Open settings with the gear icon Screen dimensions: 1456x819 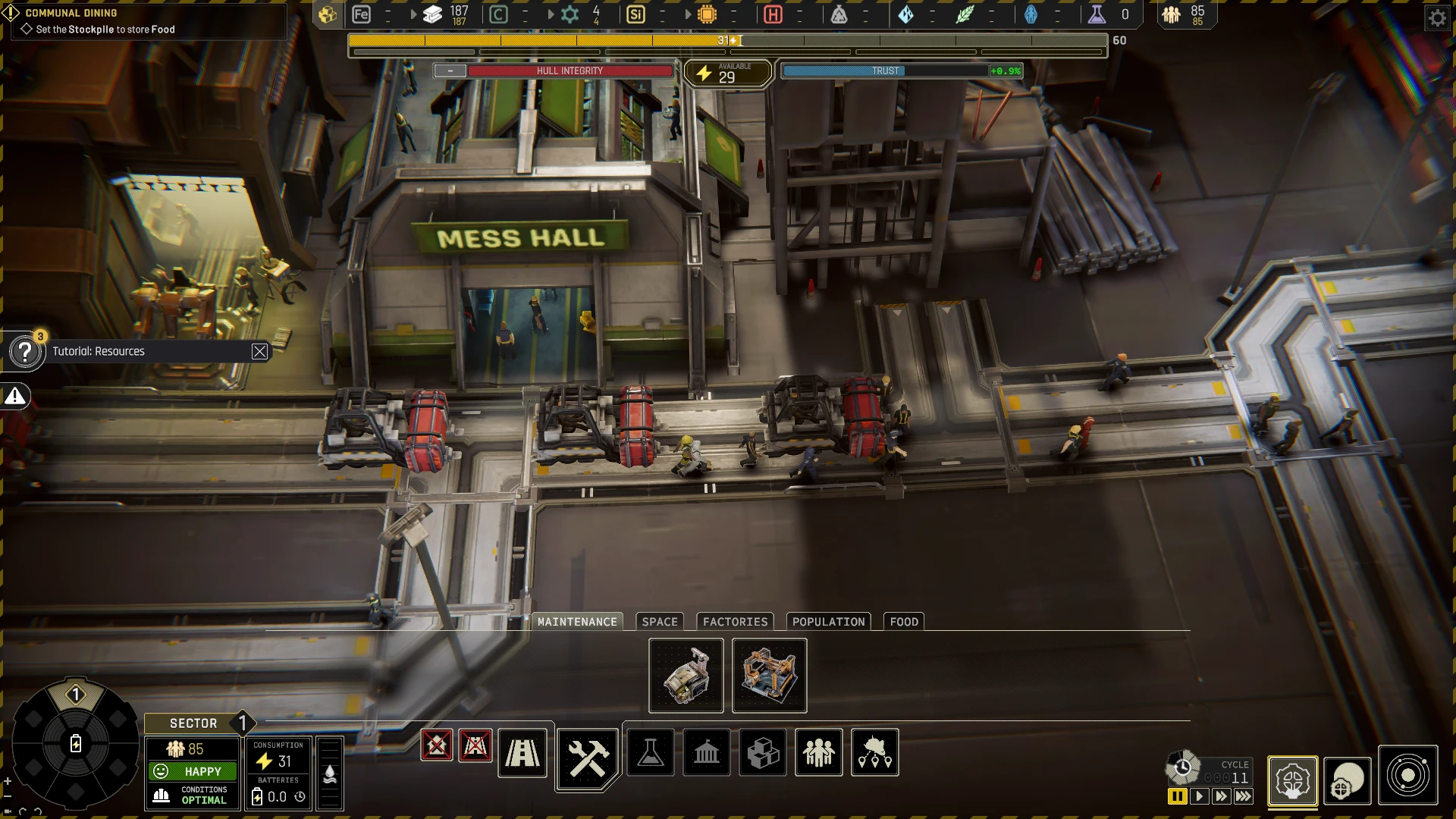pyautogui.click(x=1437, y=17)
